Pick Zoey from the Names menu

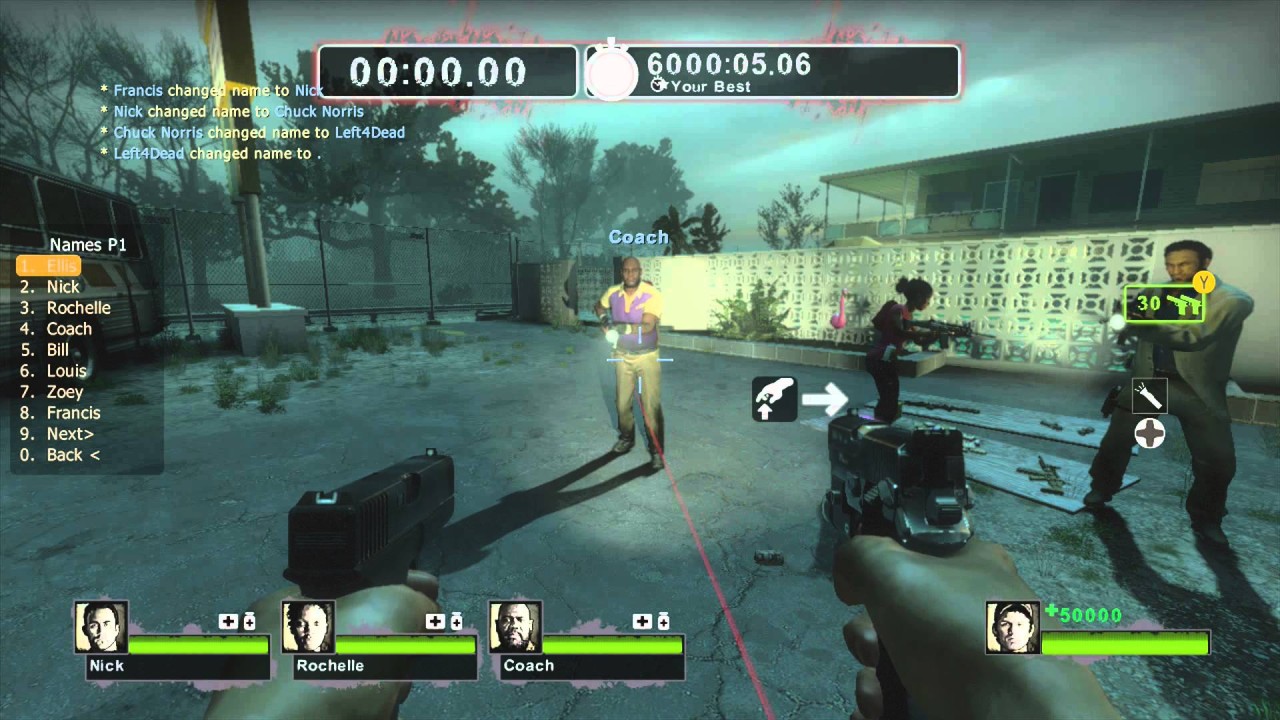[x=64, y=392]
